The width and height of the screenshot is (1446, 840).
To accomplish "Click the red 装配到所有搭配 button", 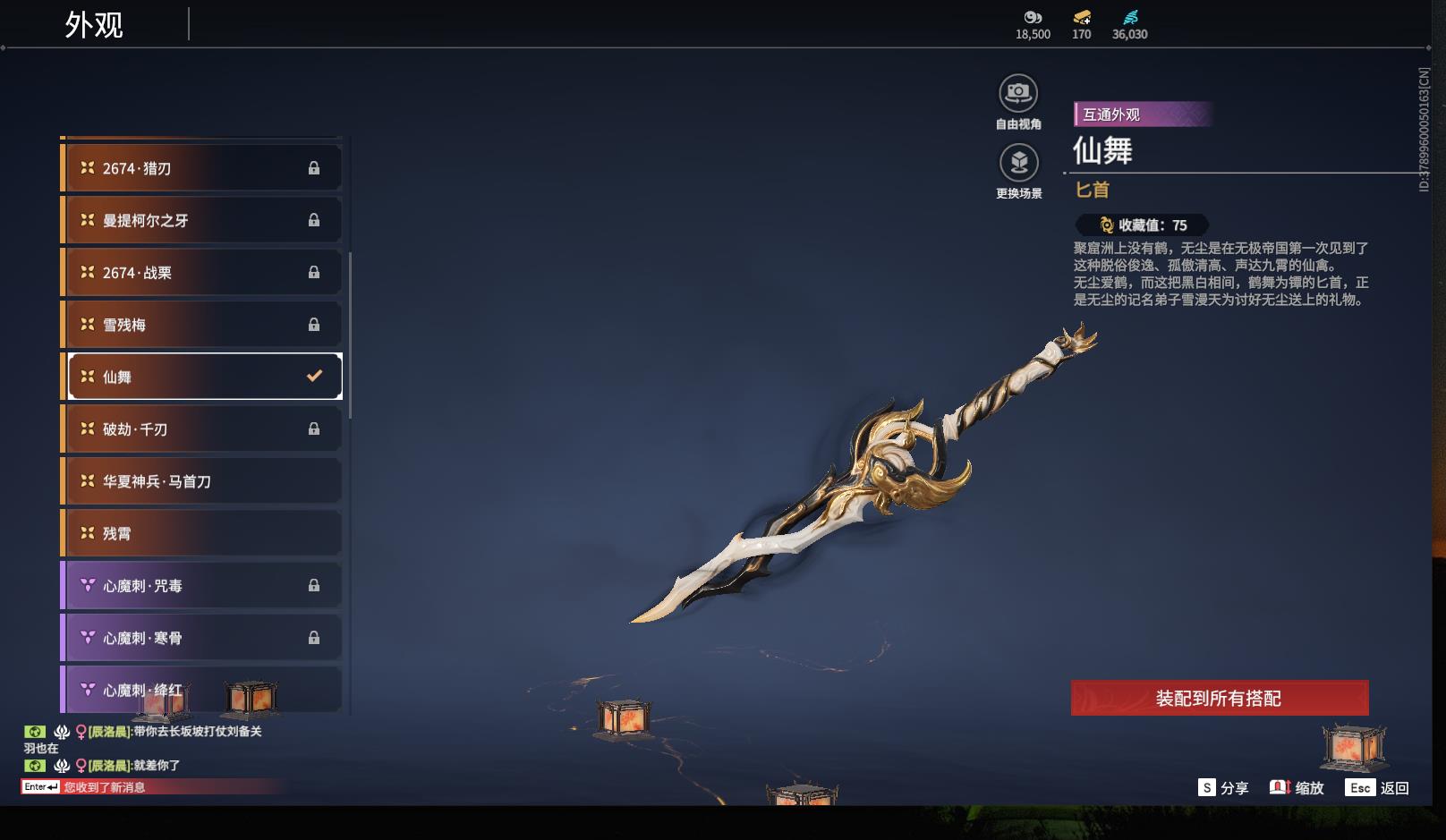I will point(1219,699).
